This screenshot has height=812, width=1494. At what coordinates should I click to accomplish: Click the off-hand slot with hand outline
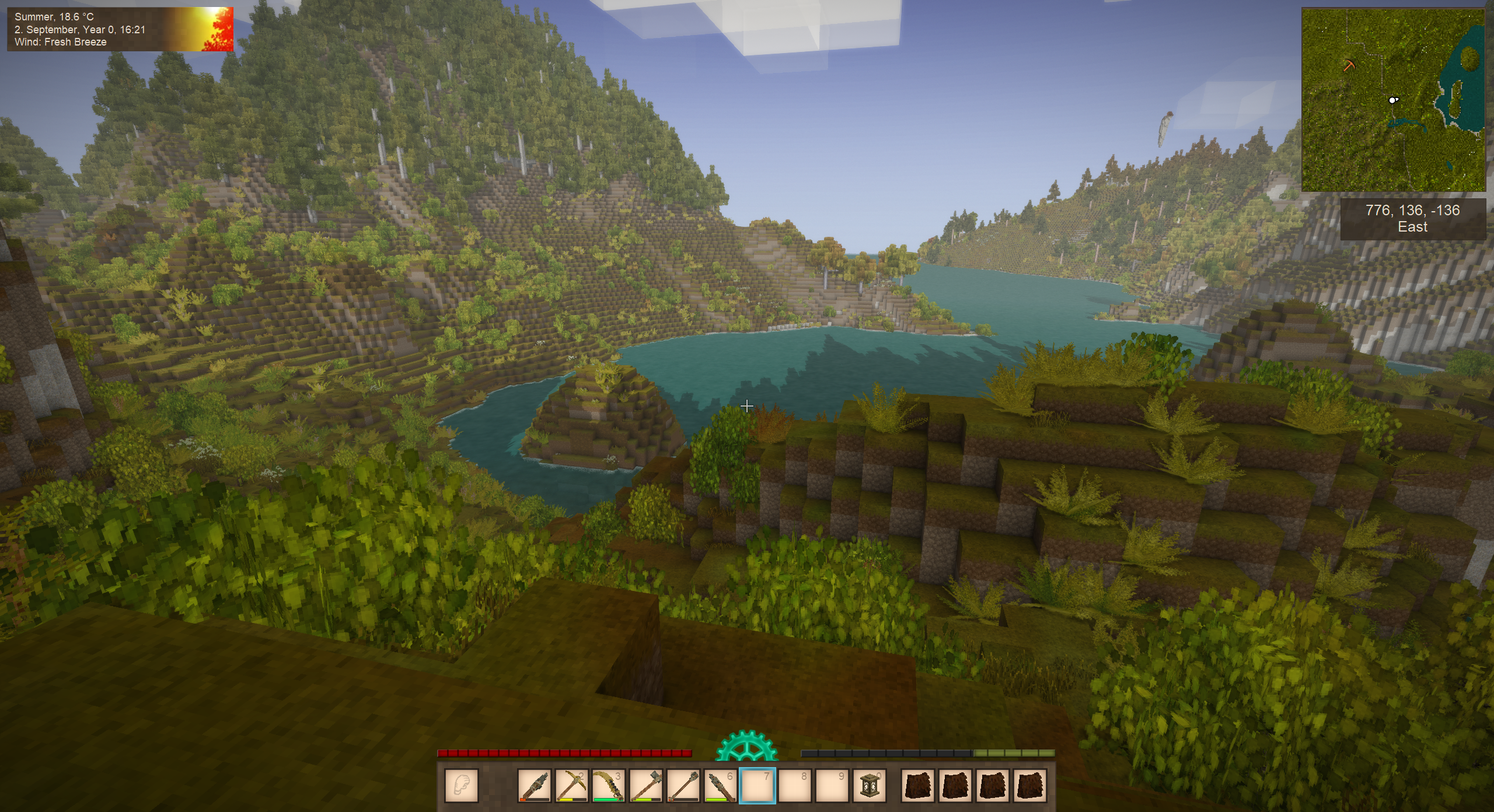click(462, 786)
